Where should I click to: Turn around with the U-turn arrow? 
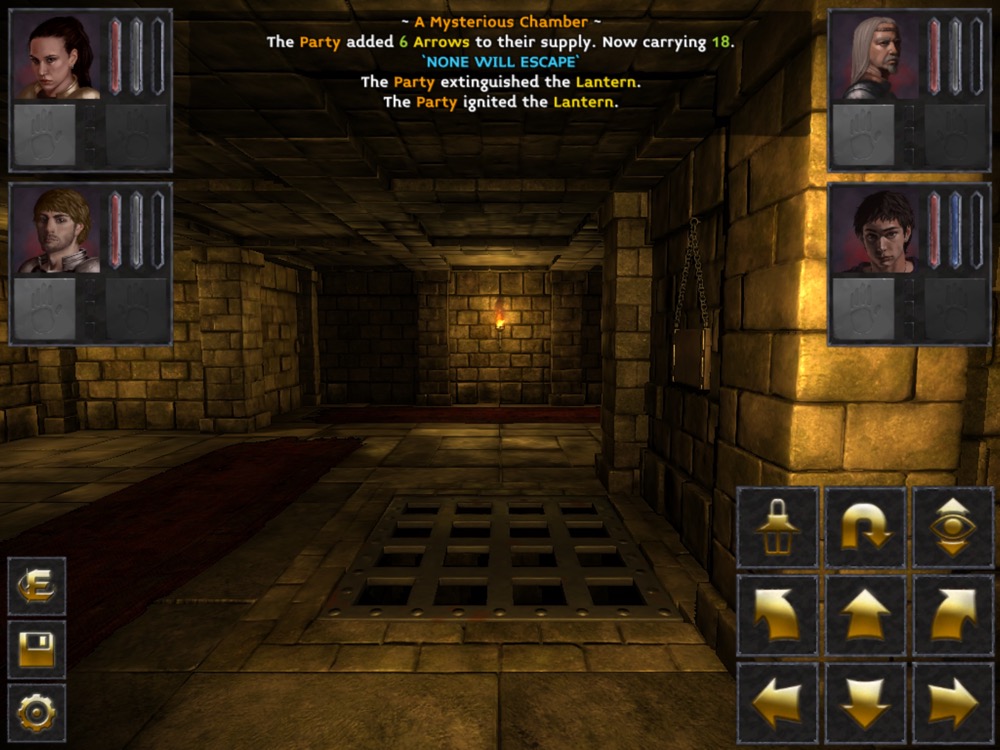pos(865,527)
